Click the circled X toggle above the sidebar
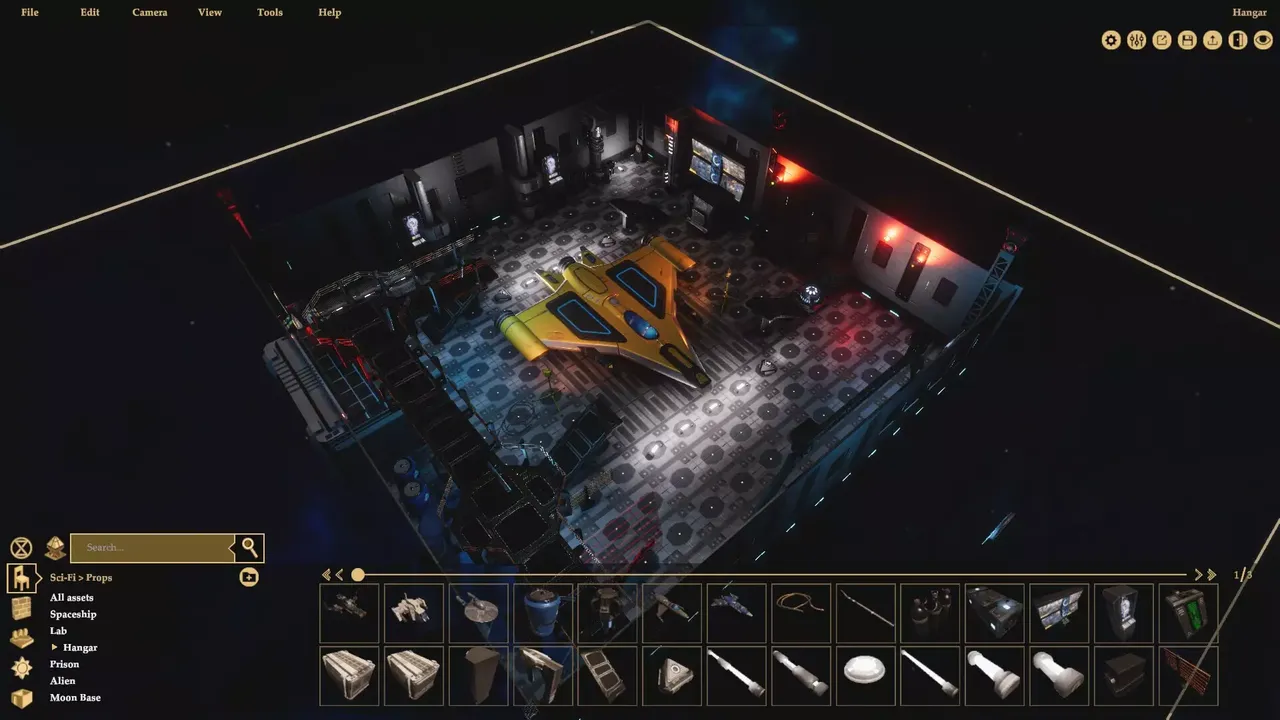Viewport: 1280px width, 720px height. [20, 547]
